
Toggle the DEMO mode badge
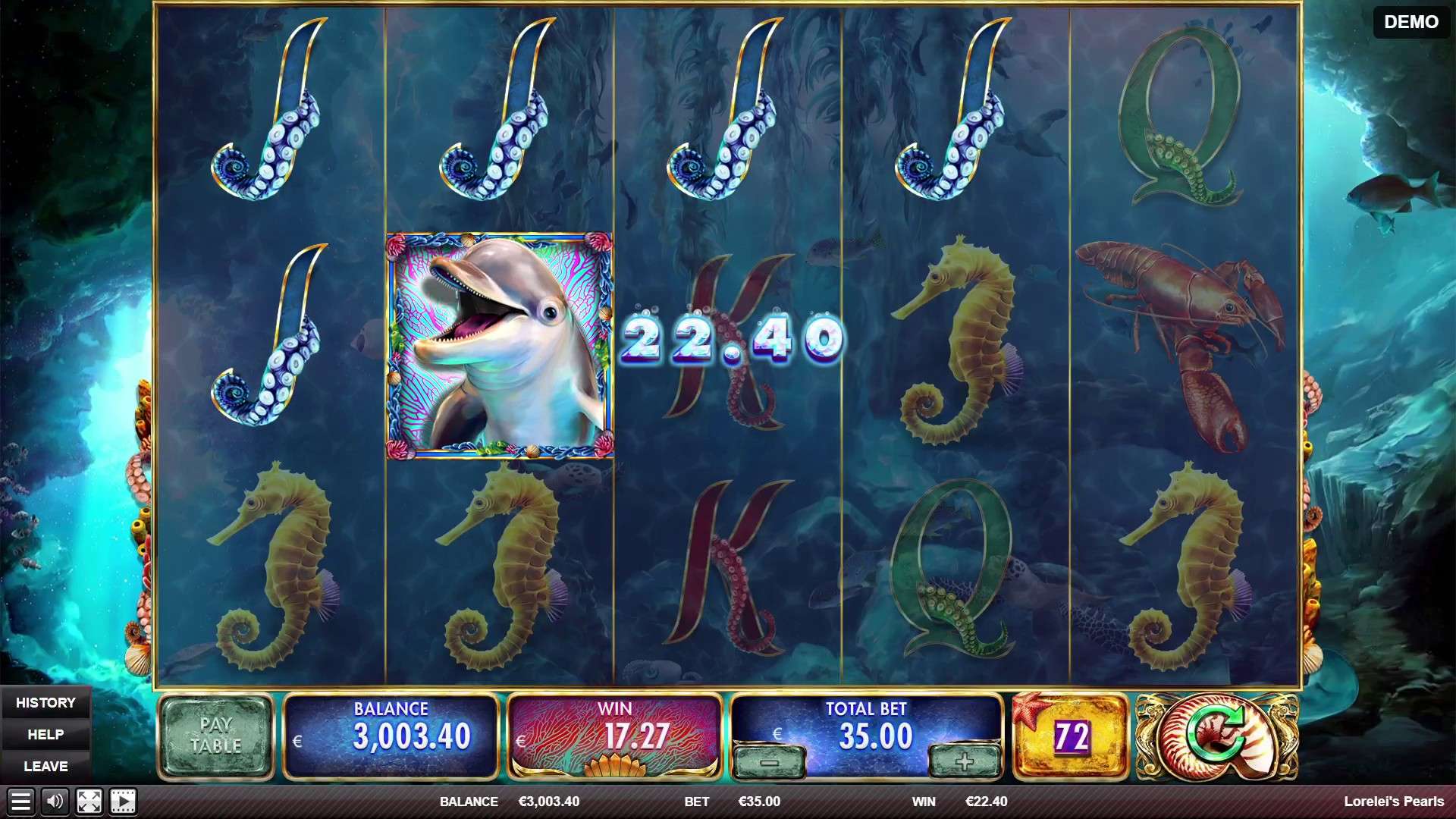pos(1411,23)
